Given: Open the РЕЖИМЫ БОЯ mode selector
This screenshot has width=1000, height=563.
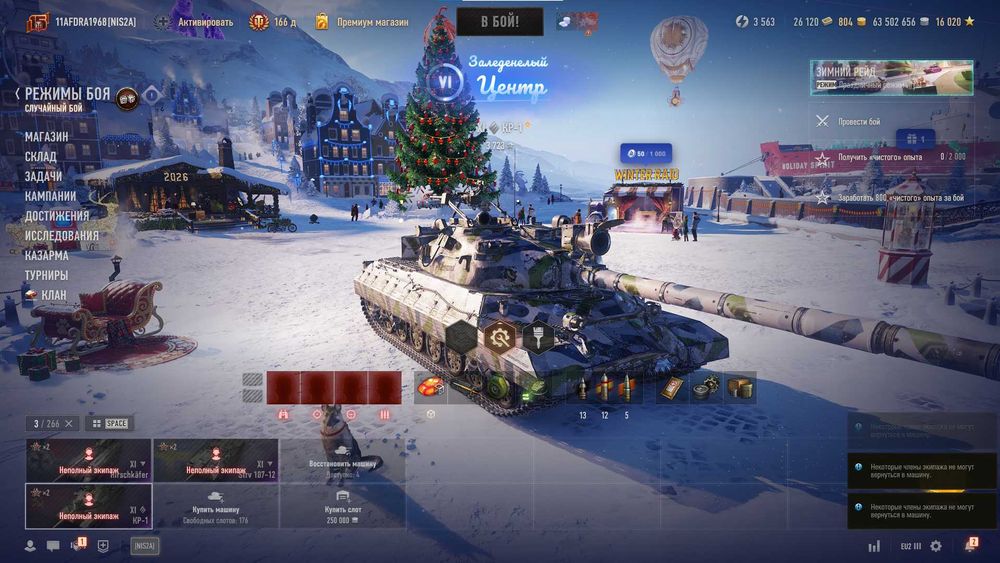Looking at the screenshot, I should coord(68,95).
